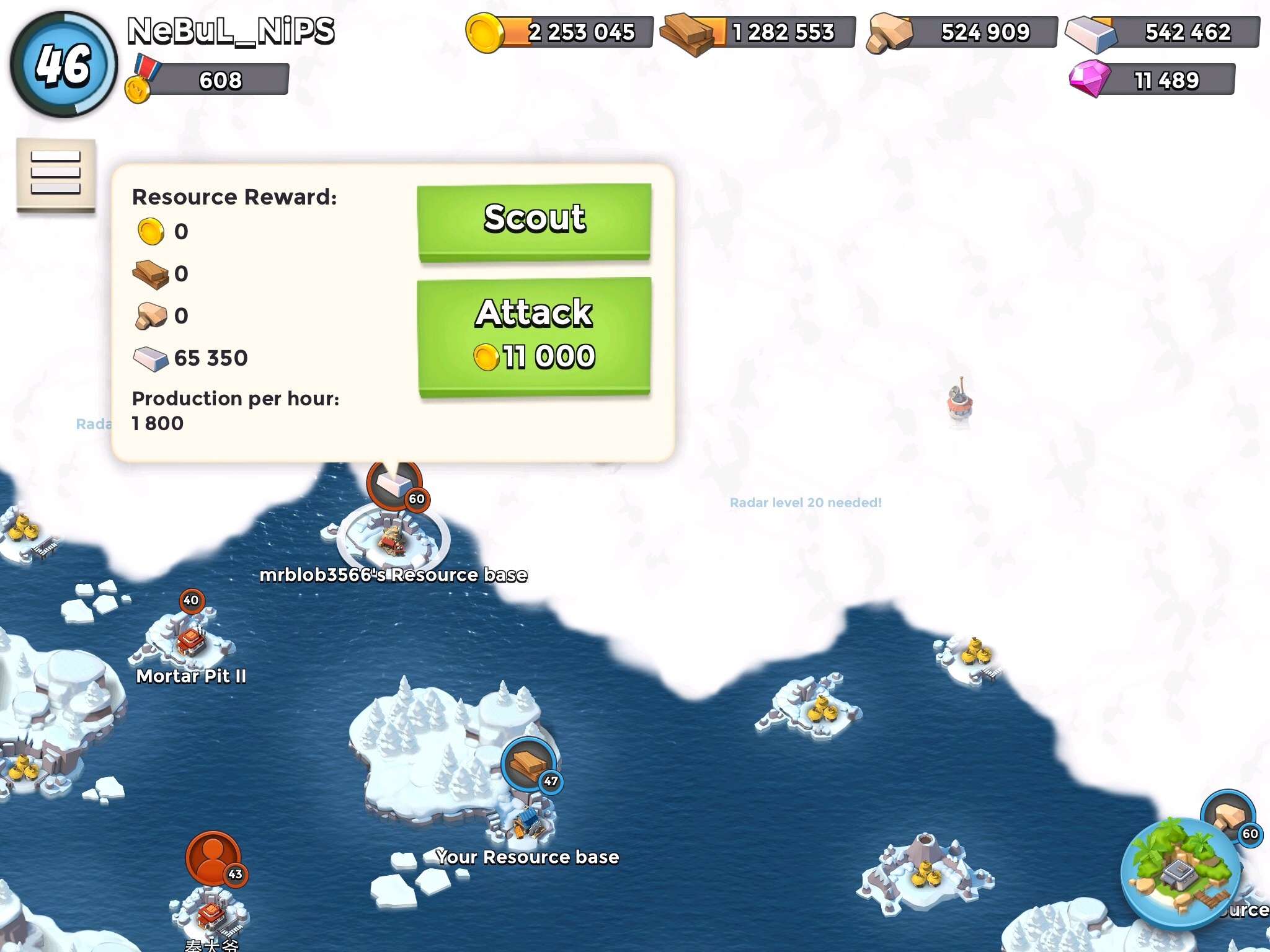This screenshot has width=1270, height=952.
Task: Select your level 47 wood resource base marker
Action: coord(528,765)
